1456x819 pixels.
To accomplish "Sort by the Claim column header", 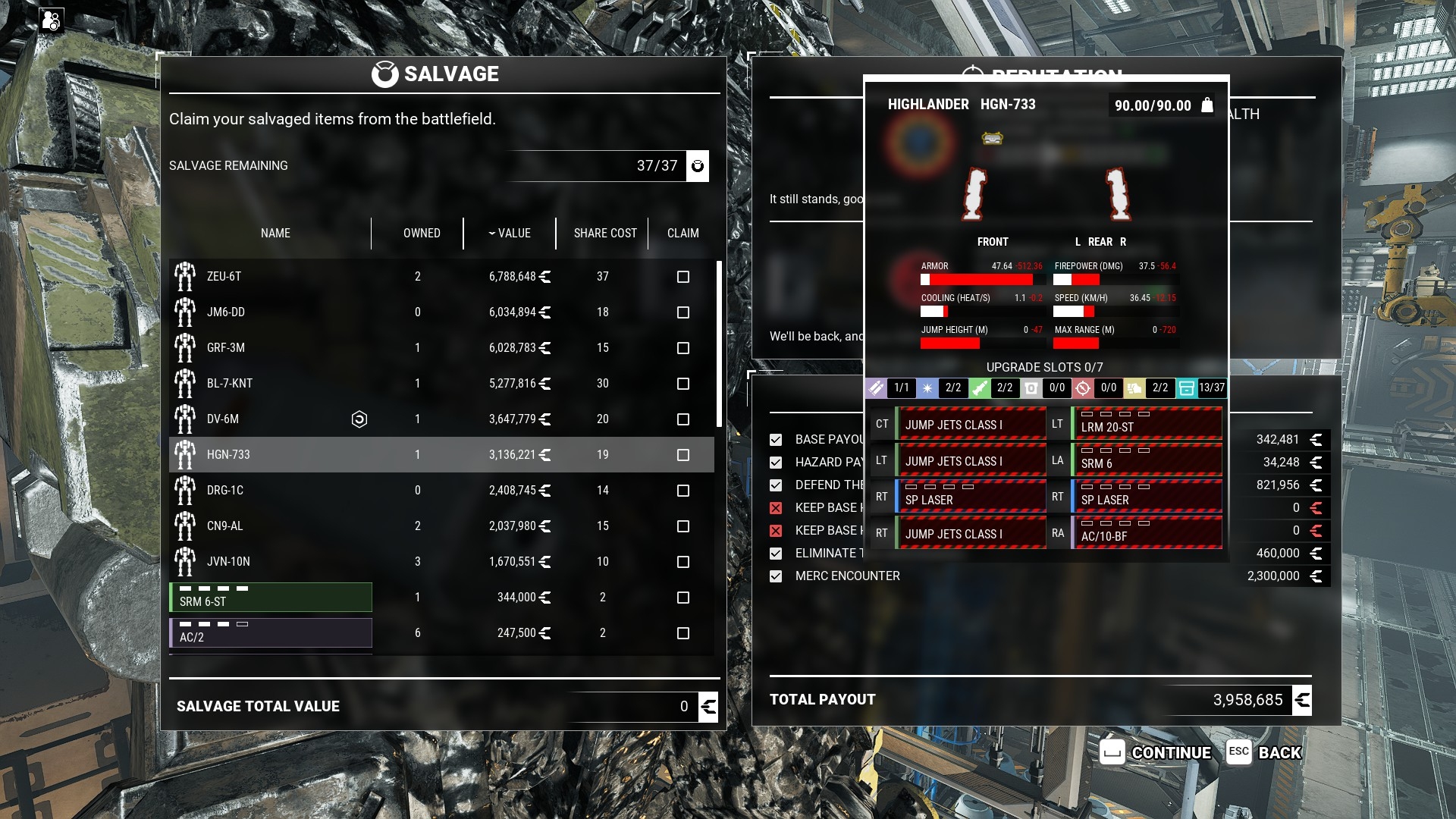I will 682,234.
